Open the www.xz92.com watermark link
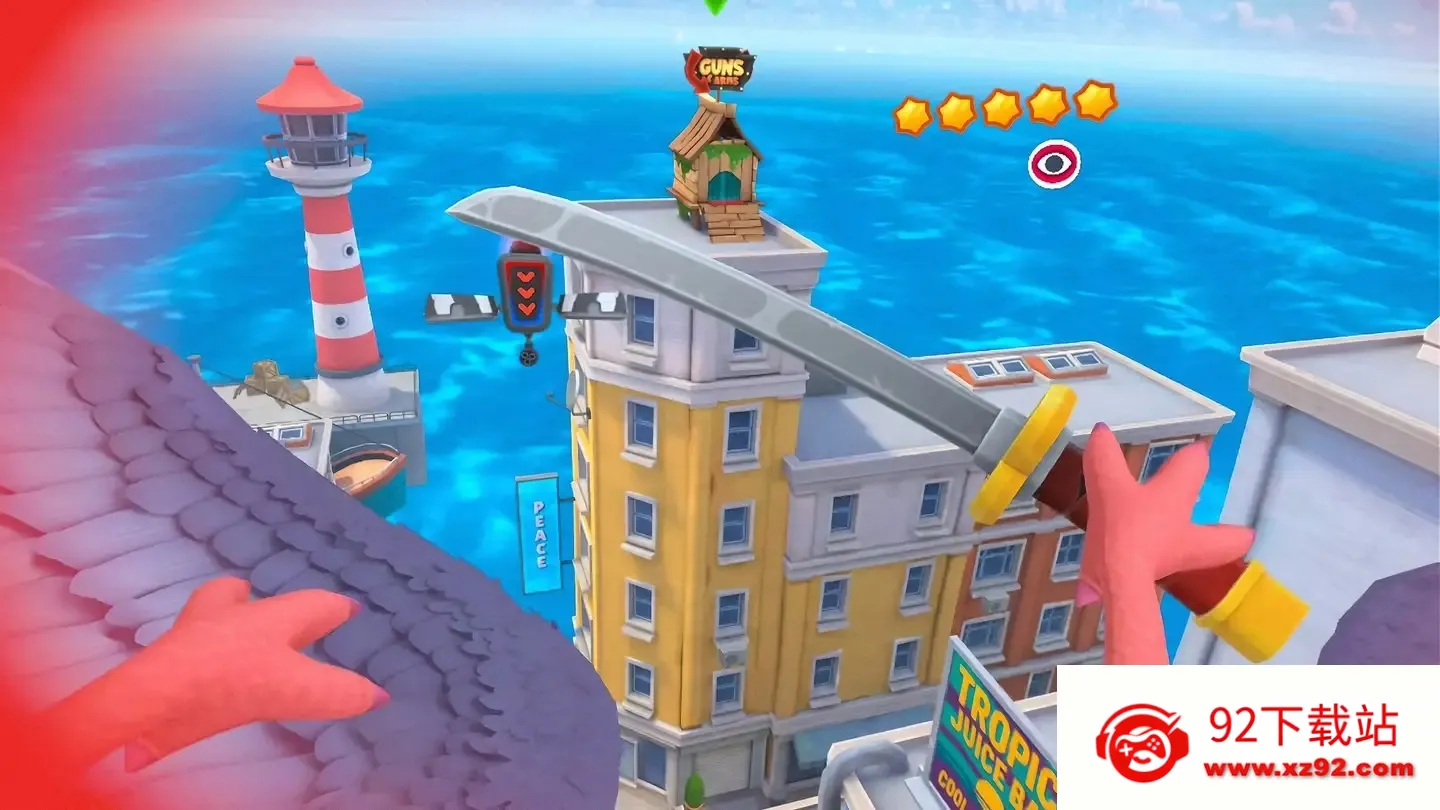 pos(1309,769)
